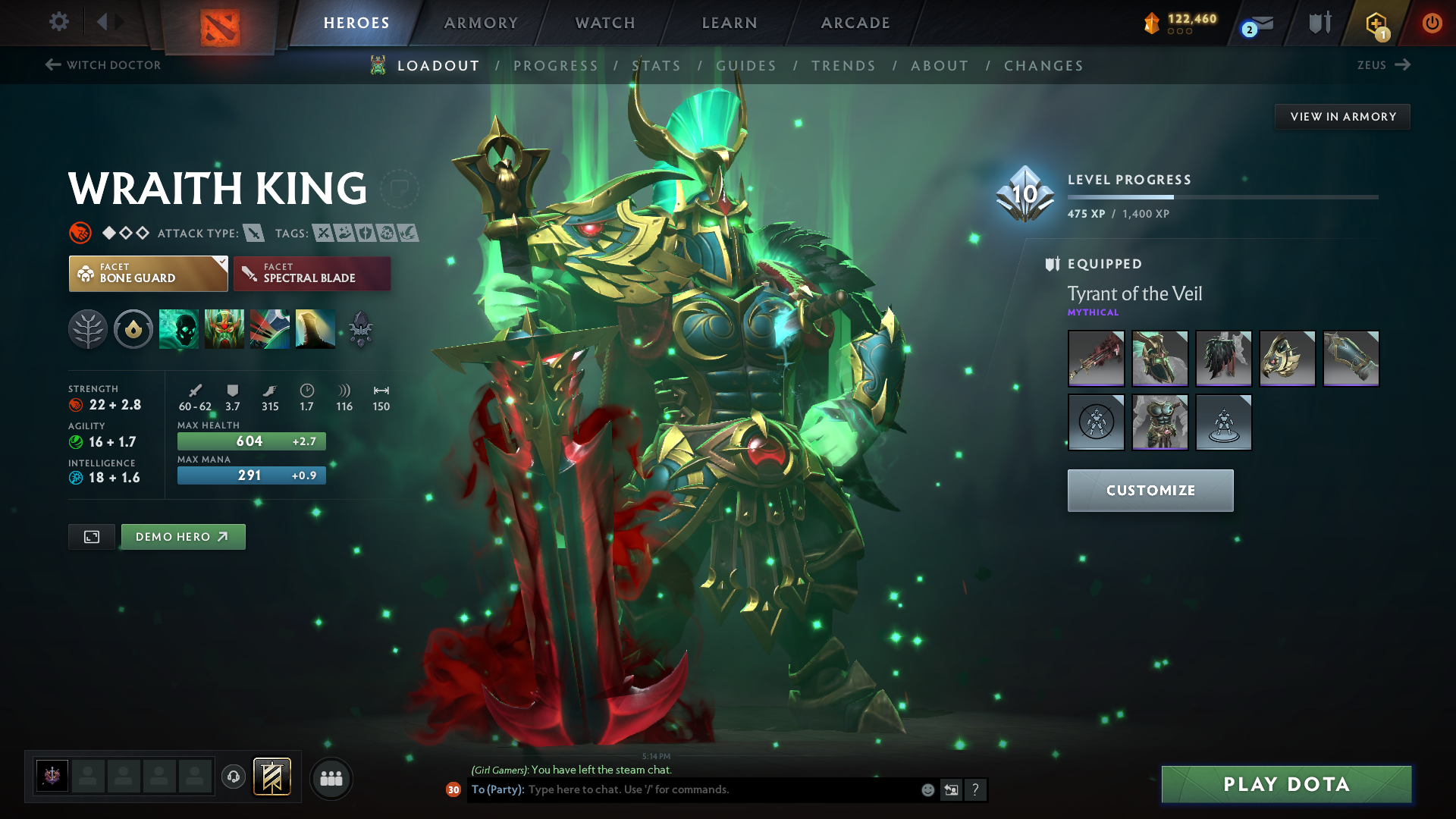Click the melee attack type sword icon

click(x=253, y=233)
